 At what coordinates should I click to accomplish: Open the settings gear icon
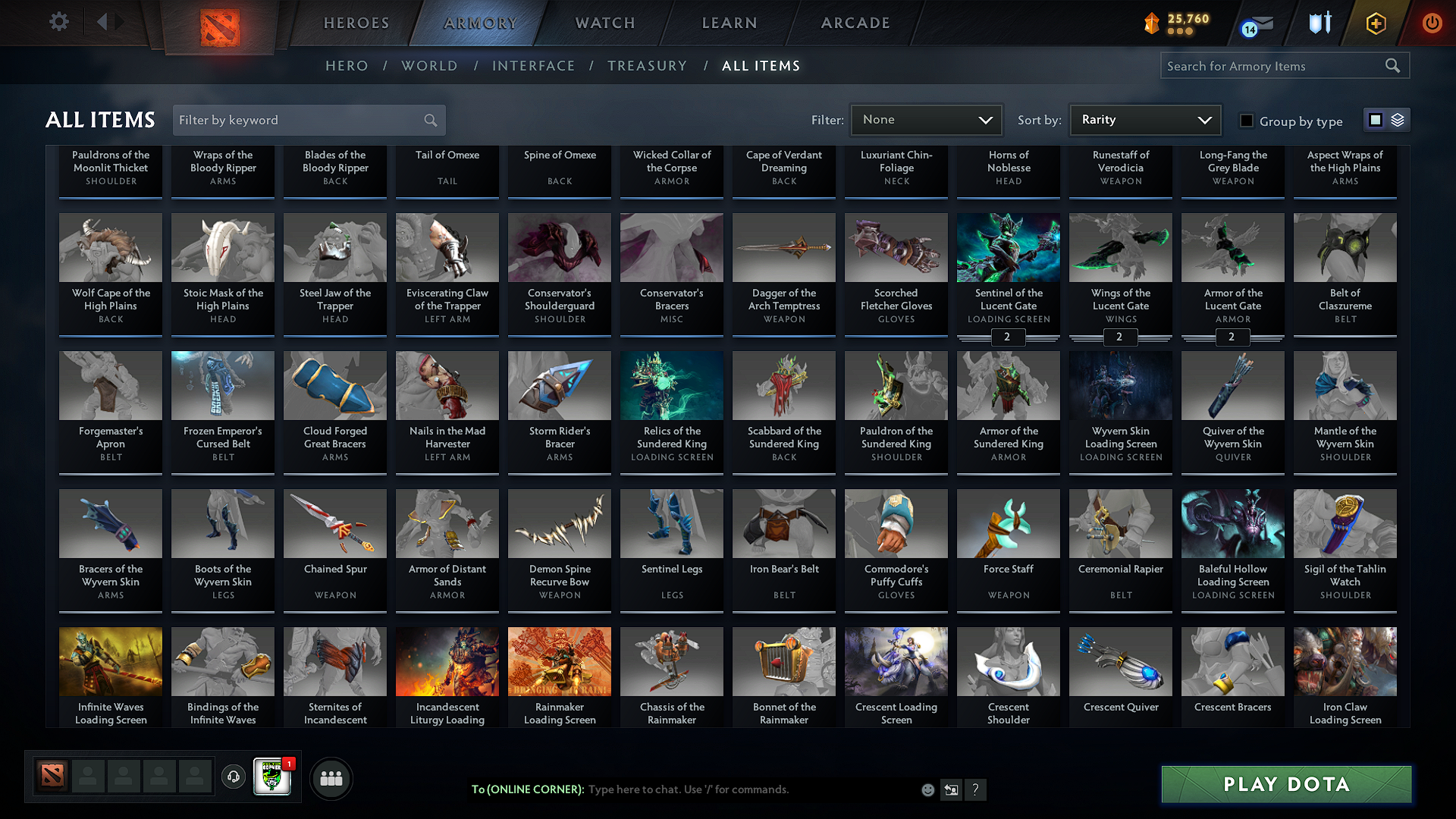tap(58, 22)
